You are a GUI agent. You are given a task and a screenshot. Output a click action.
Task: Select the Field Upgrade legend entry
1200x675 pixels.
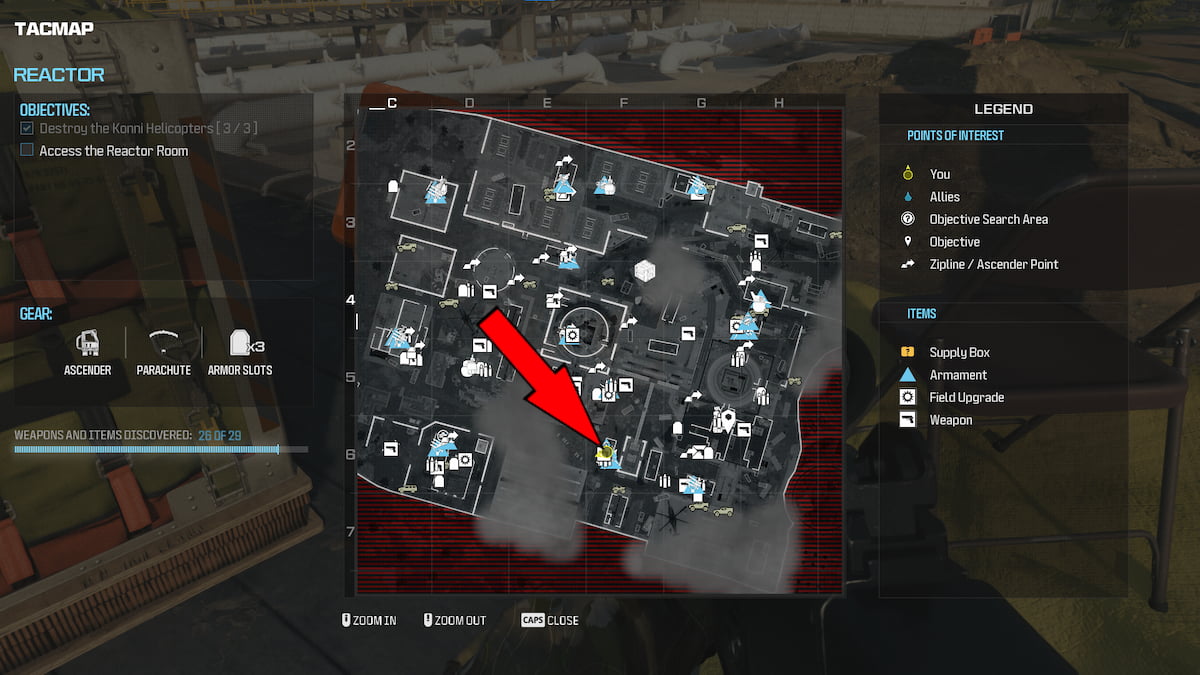[x=966, y=397]
